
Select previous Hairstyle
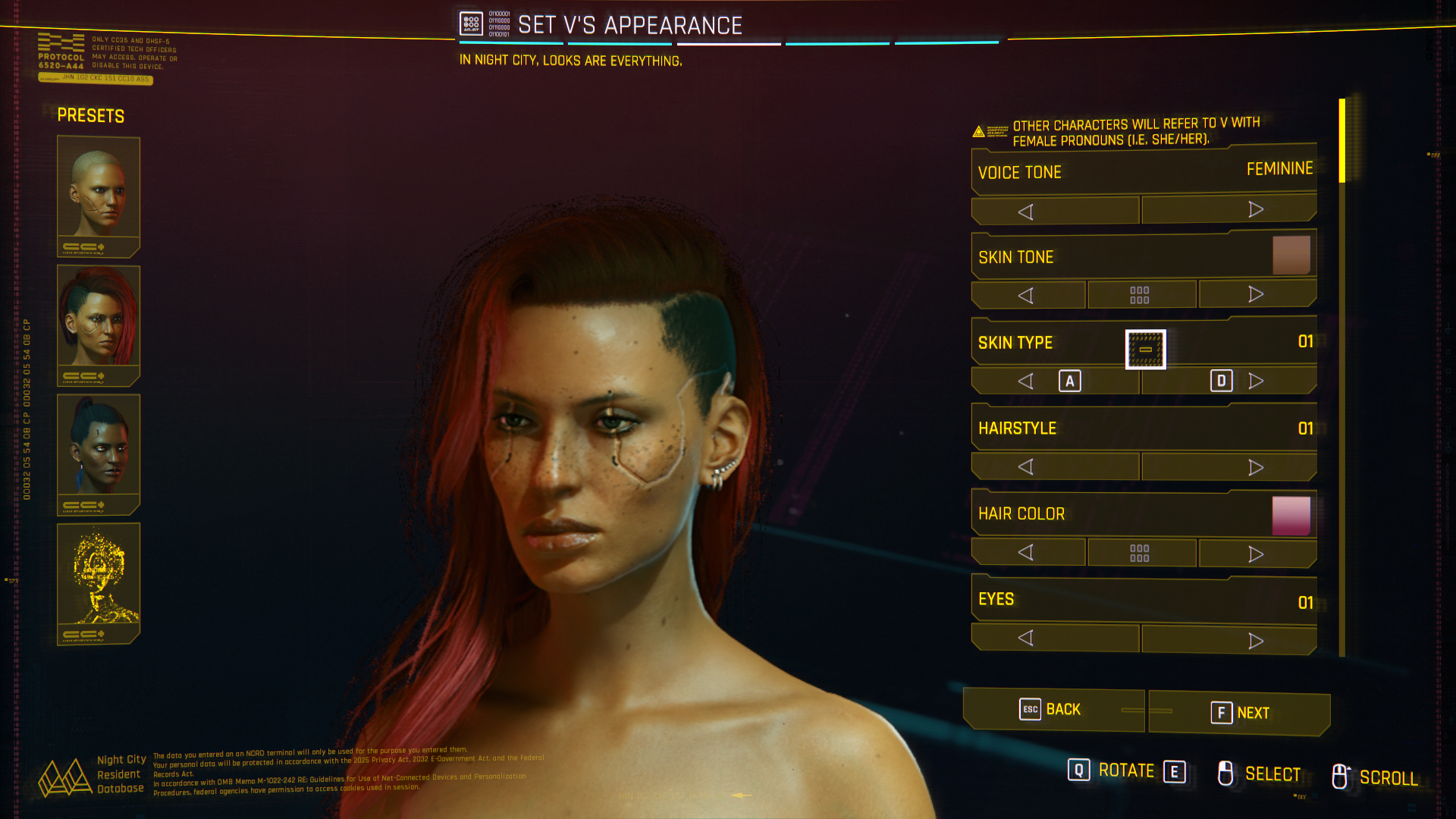[1026, 466]
